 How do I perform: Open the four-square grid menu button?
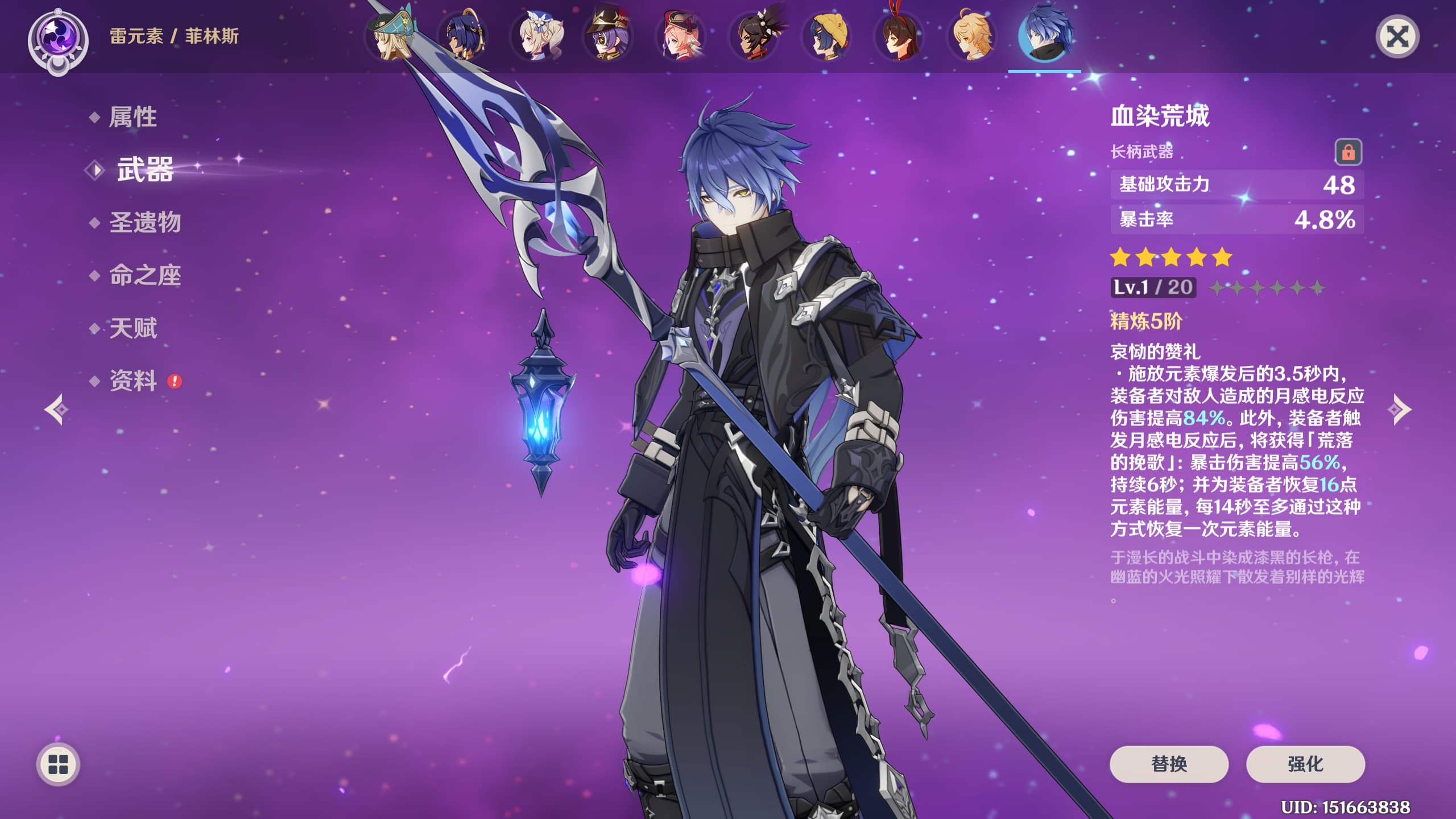coord(58,764)
